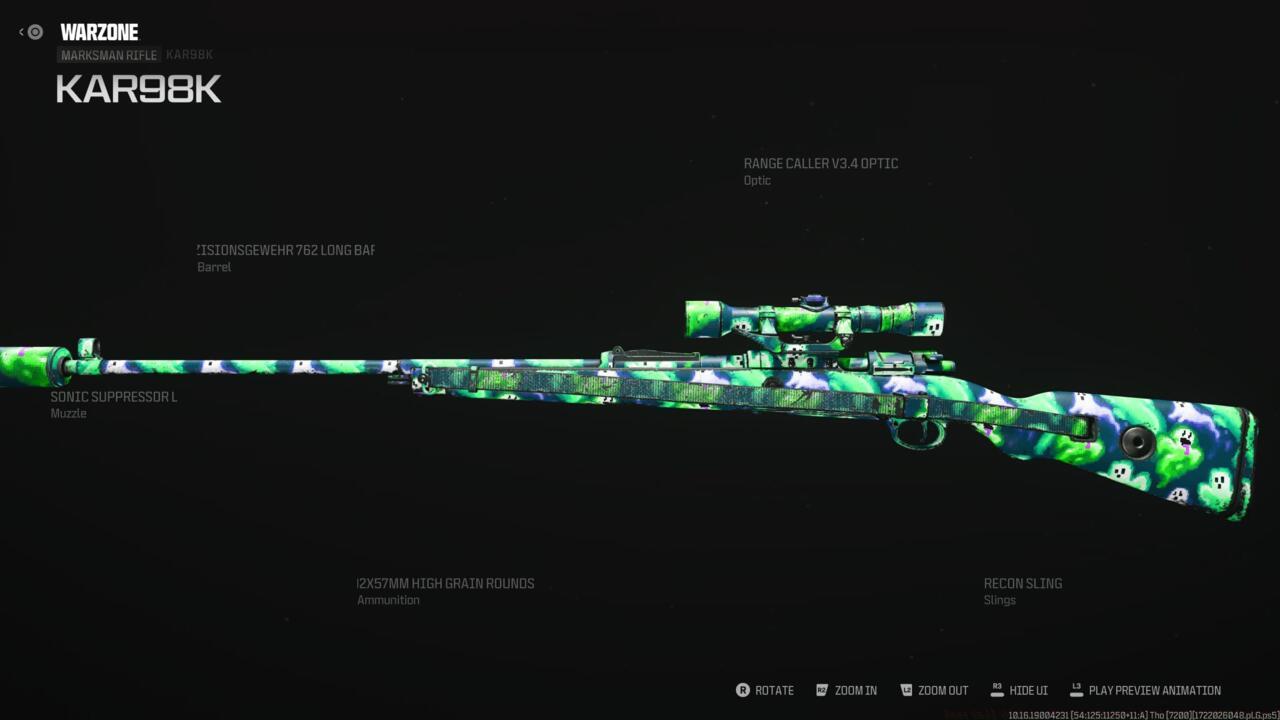The height and width of the screenshot is (720, 1280).
Task: Select the Range Caller V3.4 Optic attachment
Action: coord(820,164)
